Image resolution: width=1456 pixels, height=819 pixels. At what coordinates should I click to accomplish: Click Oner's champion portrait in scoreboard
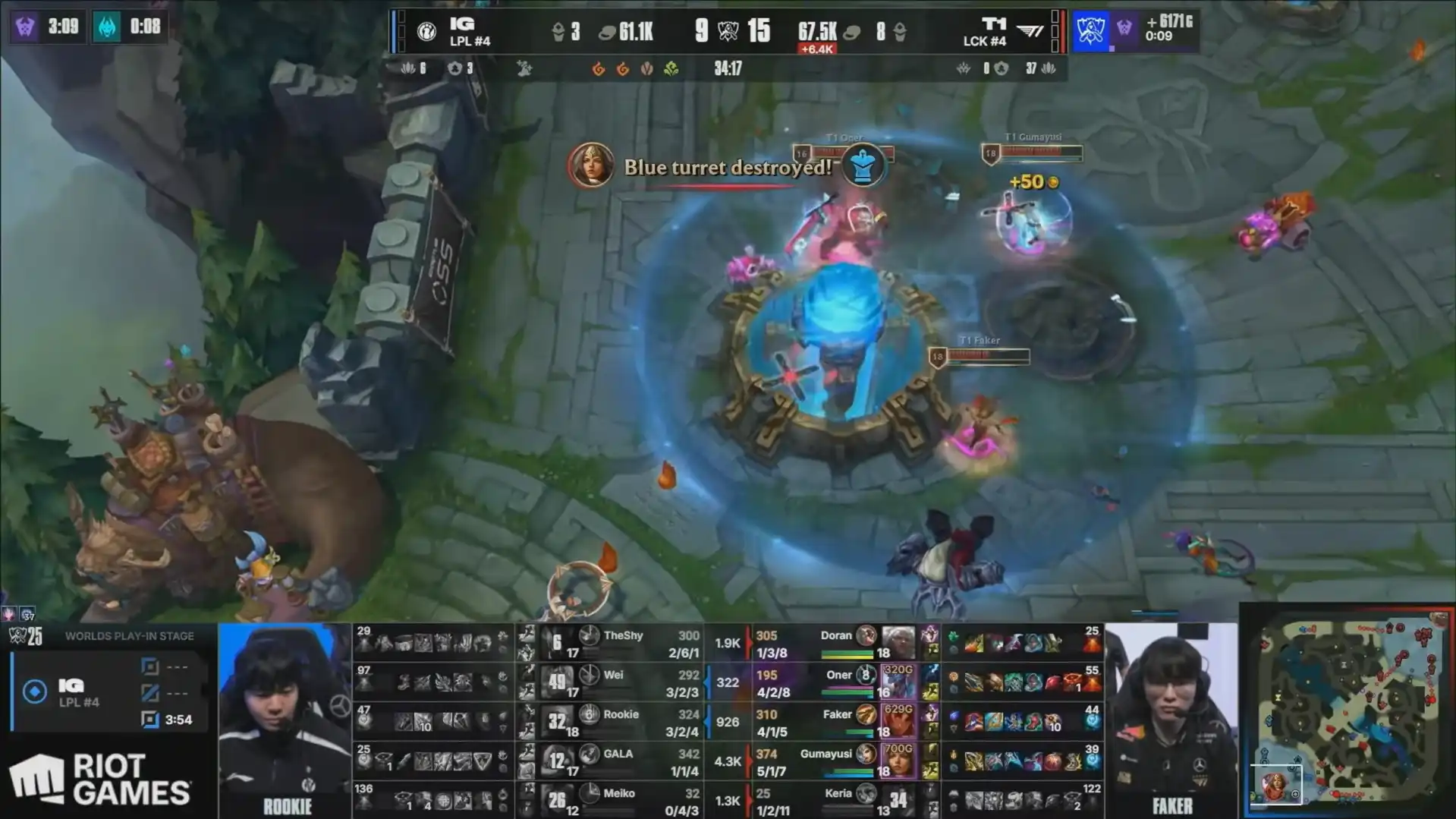[898, 682]
